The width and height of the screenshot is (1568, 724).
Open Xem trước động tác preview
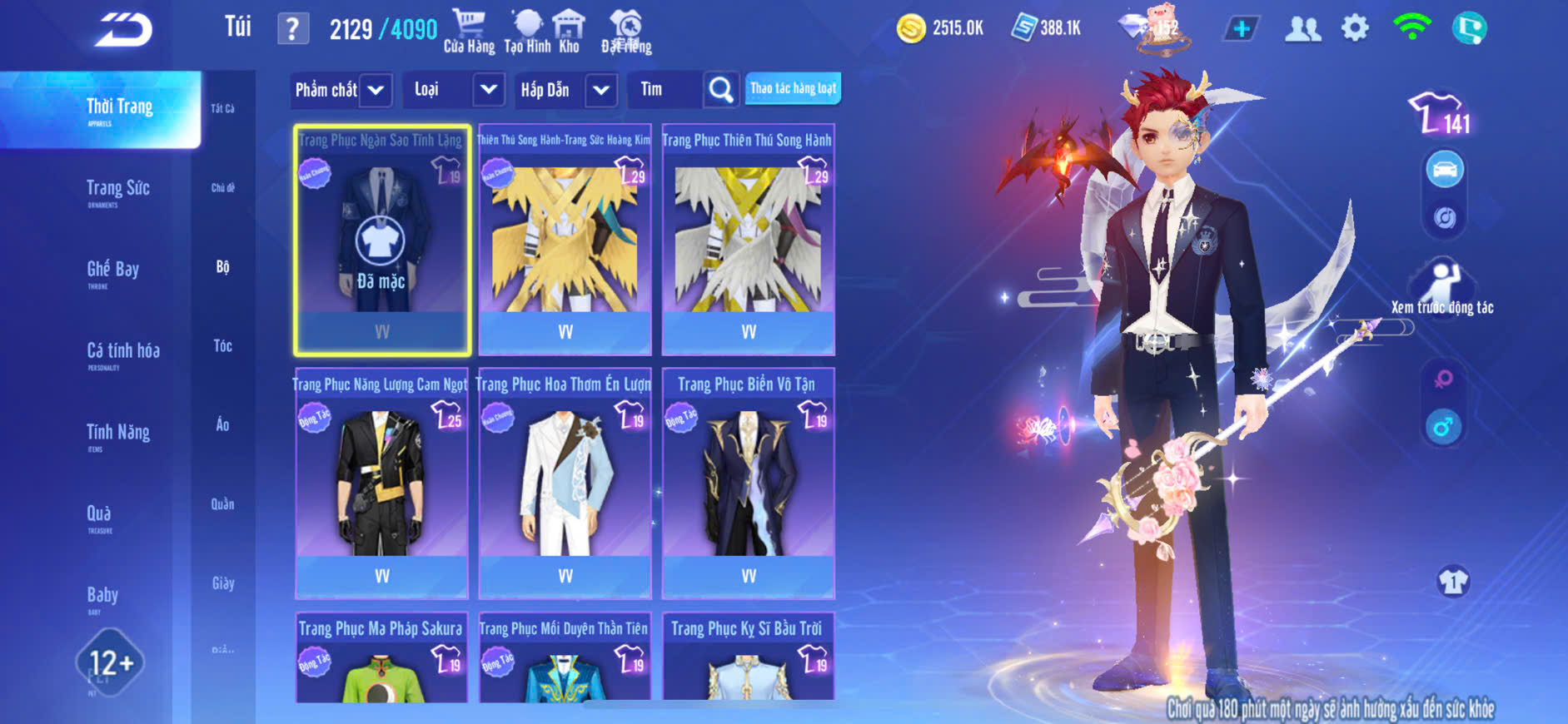click(1442, 289)
